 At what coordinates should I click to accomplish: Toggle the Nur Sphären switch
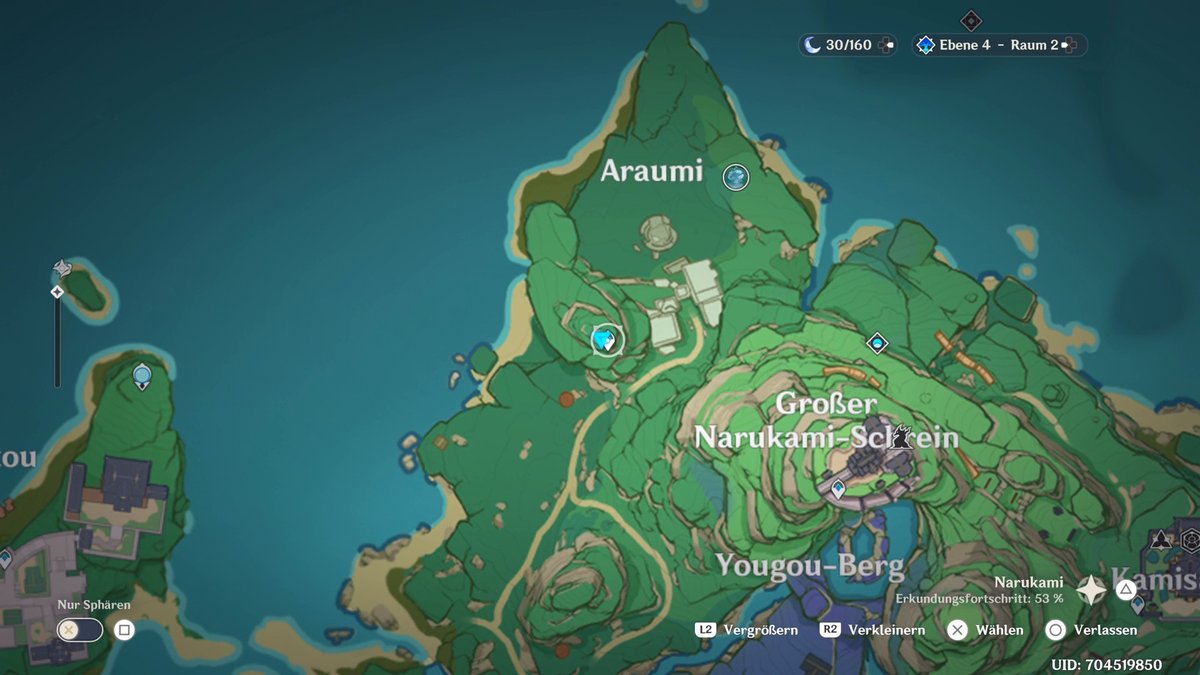(80, 630)
